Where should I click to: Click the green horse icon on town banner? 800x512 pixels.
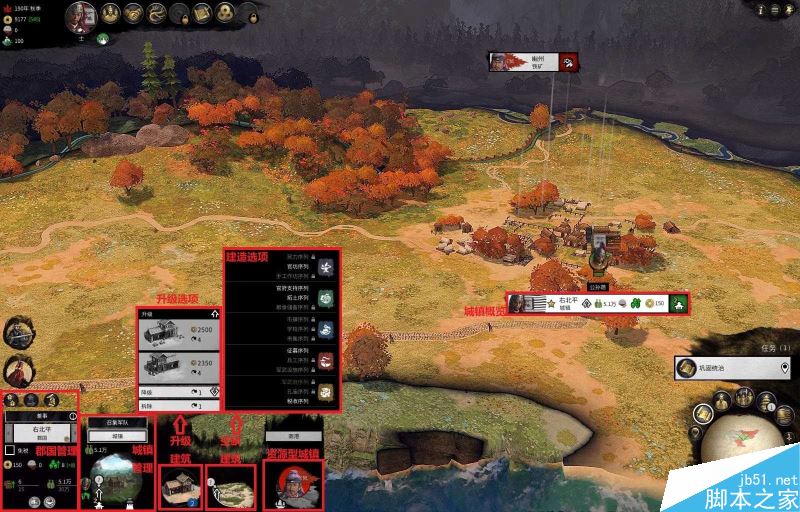coord(678,303)
